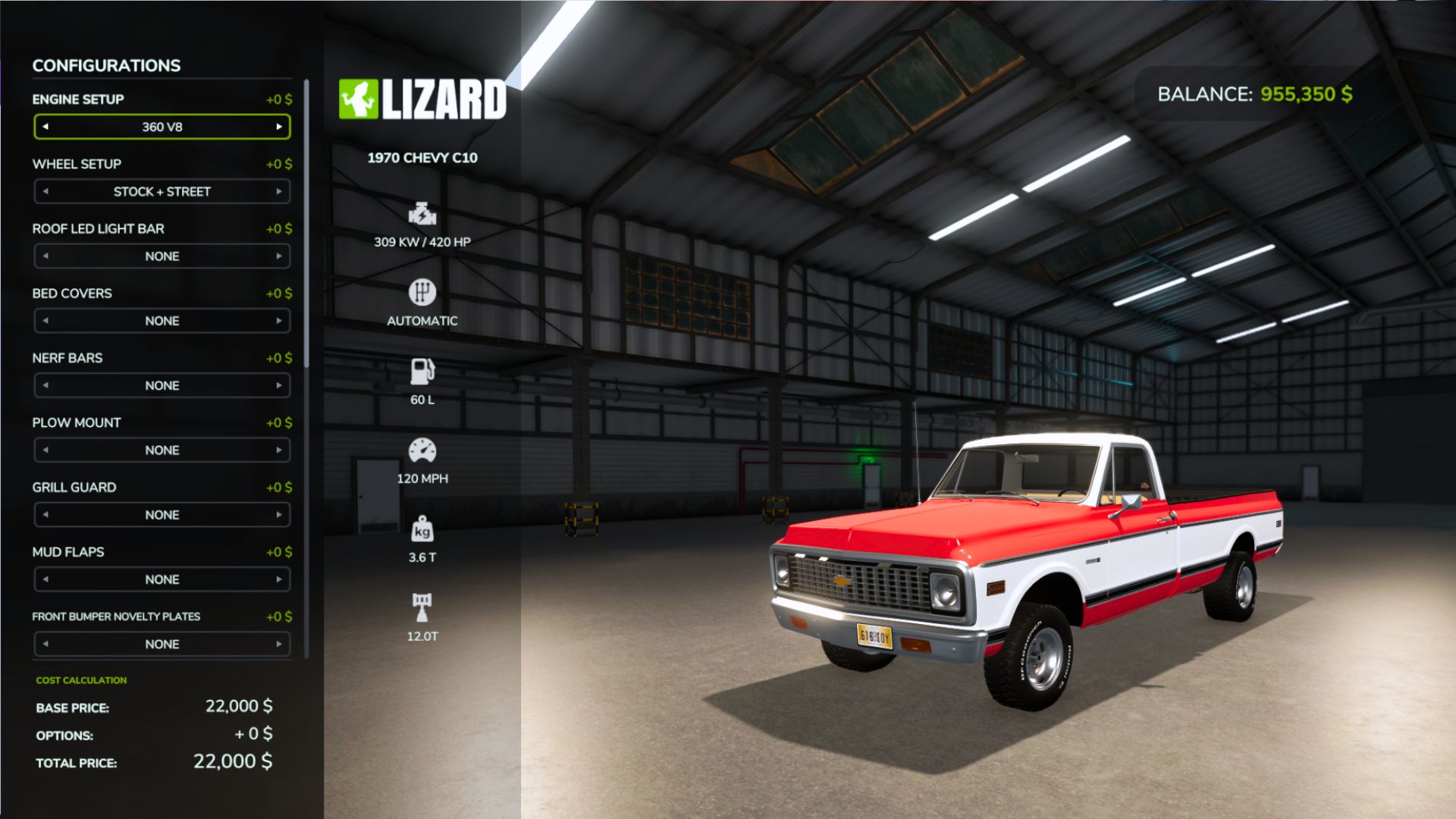Image resolution: width=1456 pixels, height=819 pixels.
Task: Enable Mud Flaps option
Action: 280,579
